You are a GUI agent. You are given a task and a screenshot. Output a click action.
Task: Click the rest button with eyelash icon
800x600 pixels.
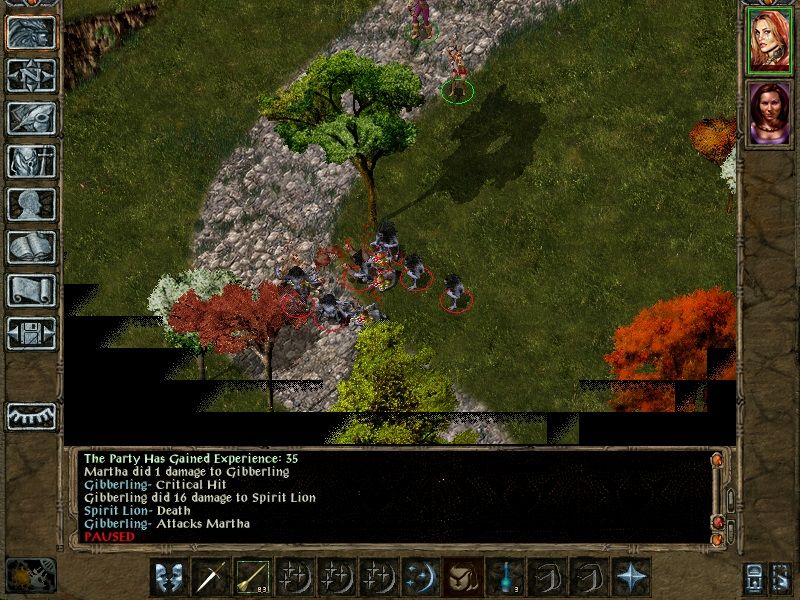(x=31, y=414)
